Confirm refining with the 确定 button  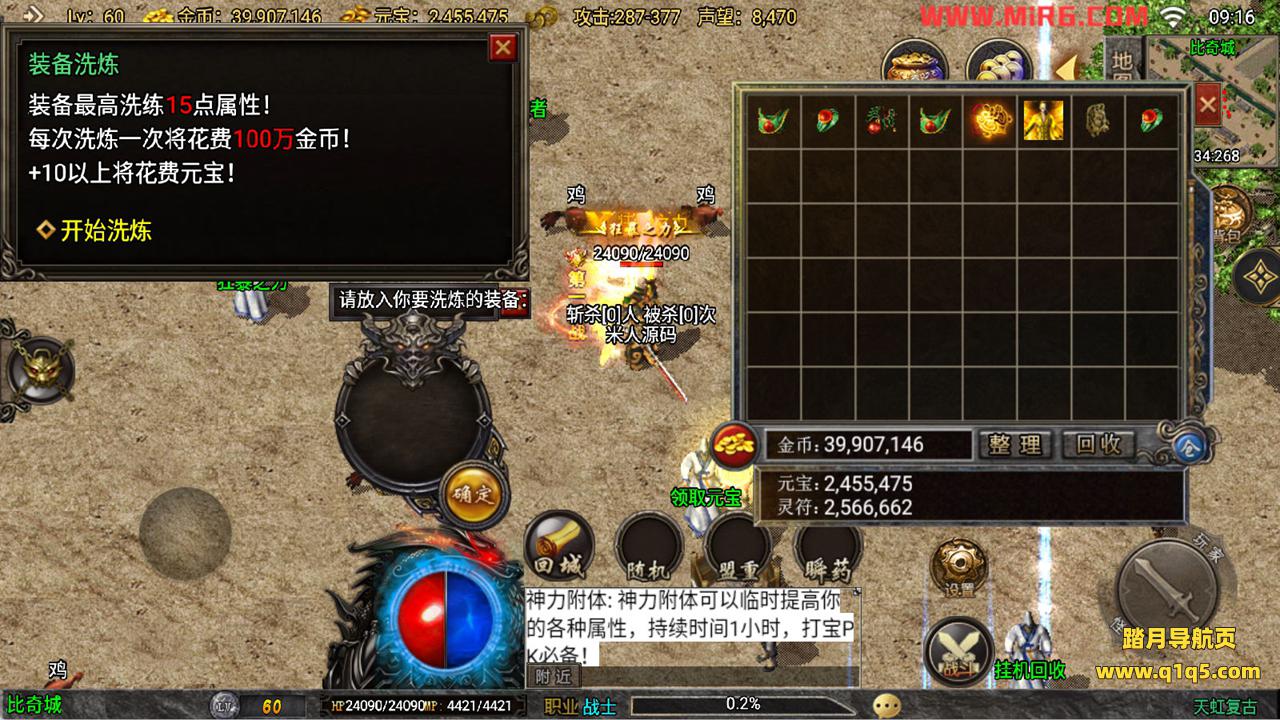(x=471, y=493)
